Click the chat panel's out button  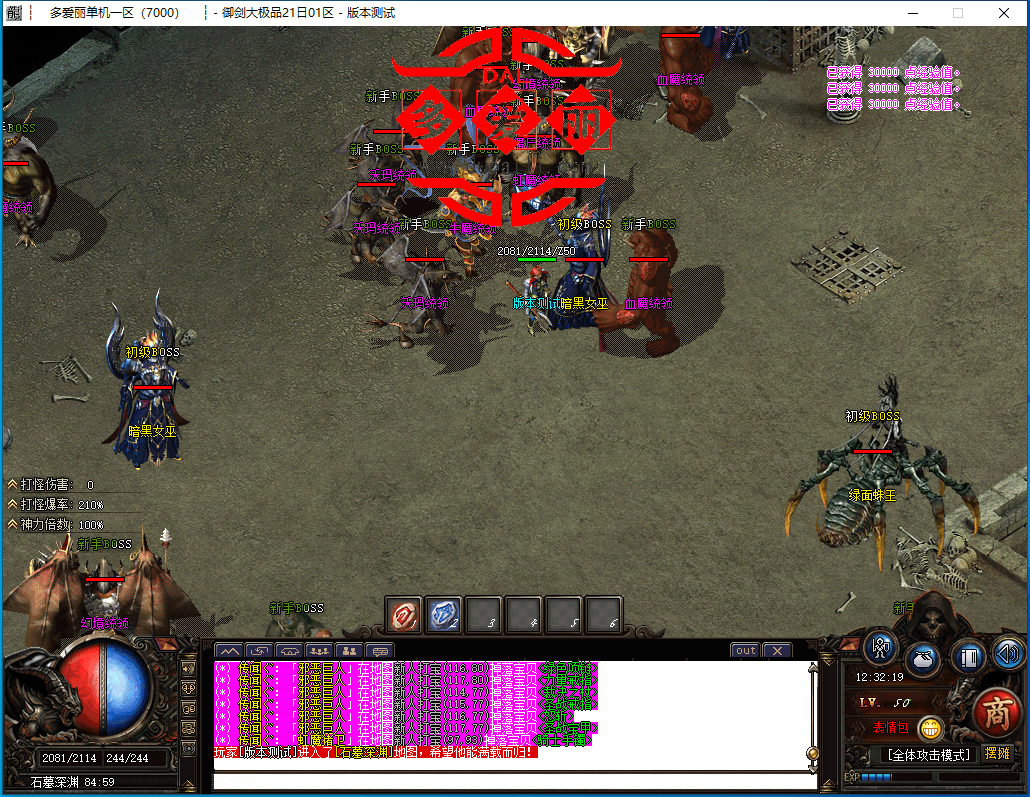745,650
